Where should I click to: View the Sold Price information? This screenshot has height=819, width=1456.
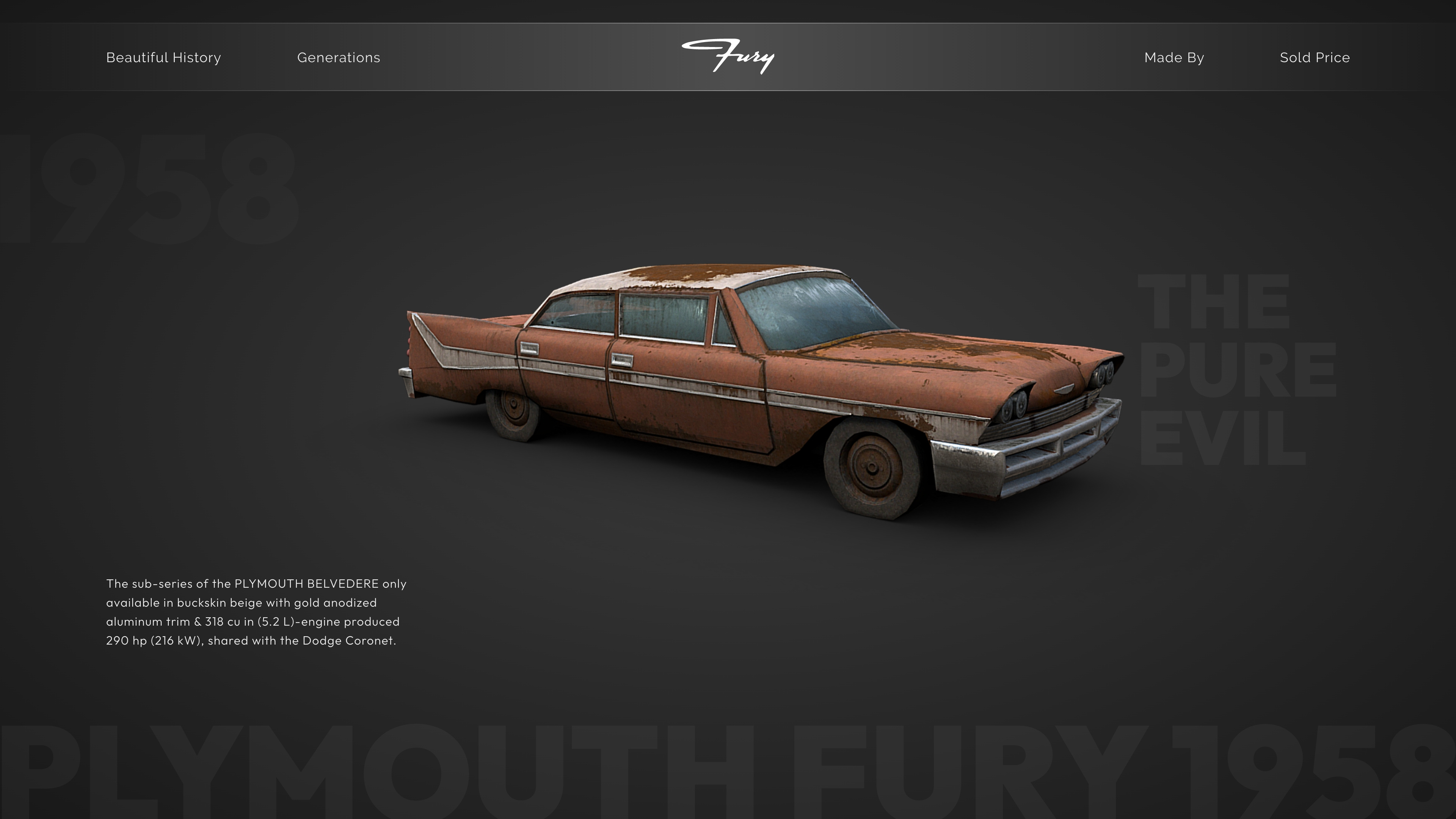coord(1315,57)
